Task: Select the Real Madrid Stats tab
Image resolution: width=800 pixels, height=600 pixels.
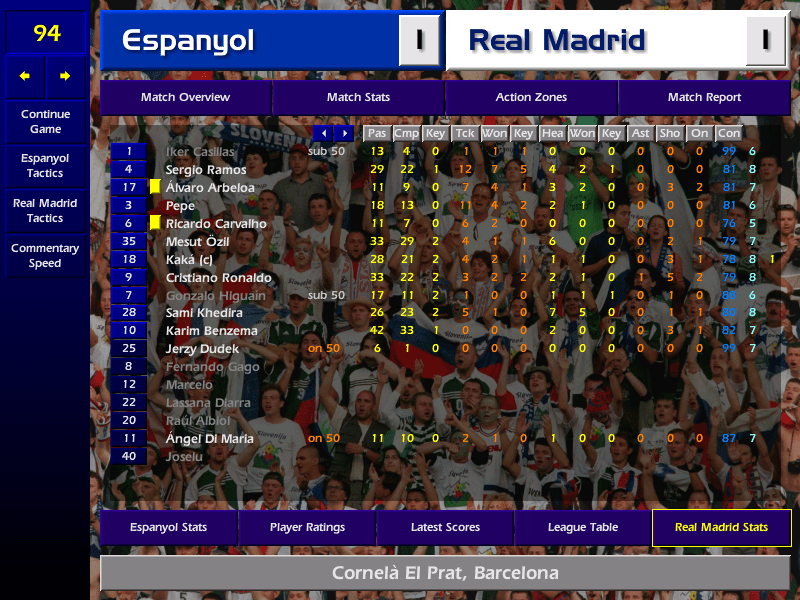Action: [721, 527]
